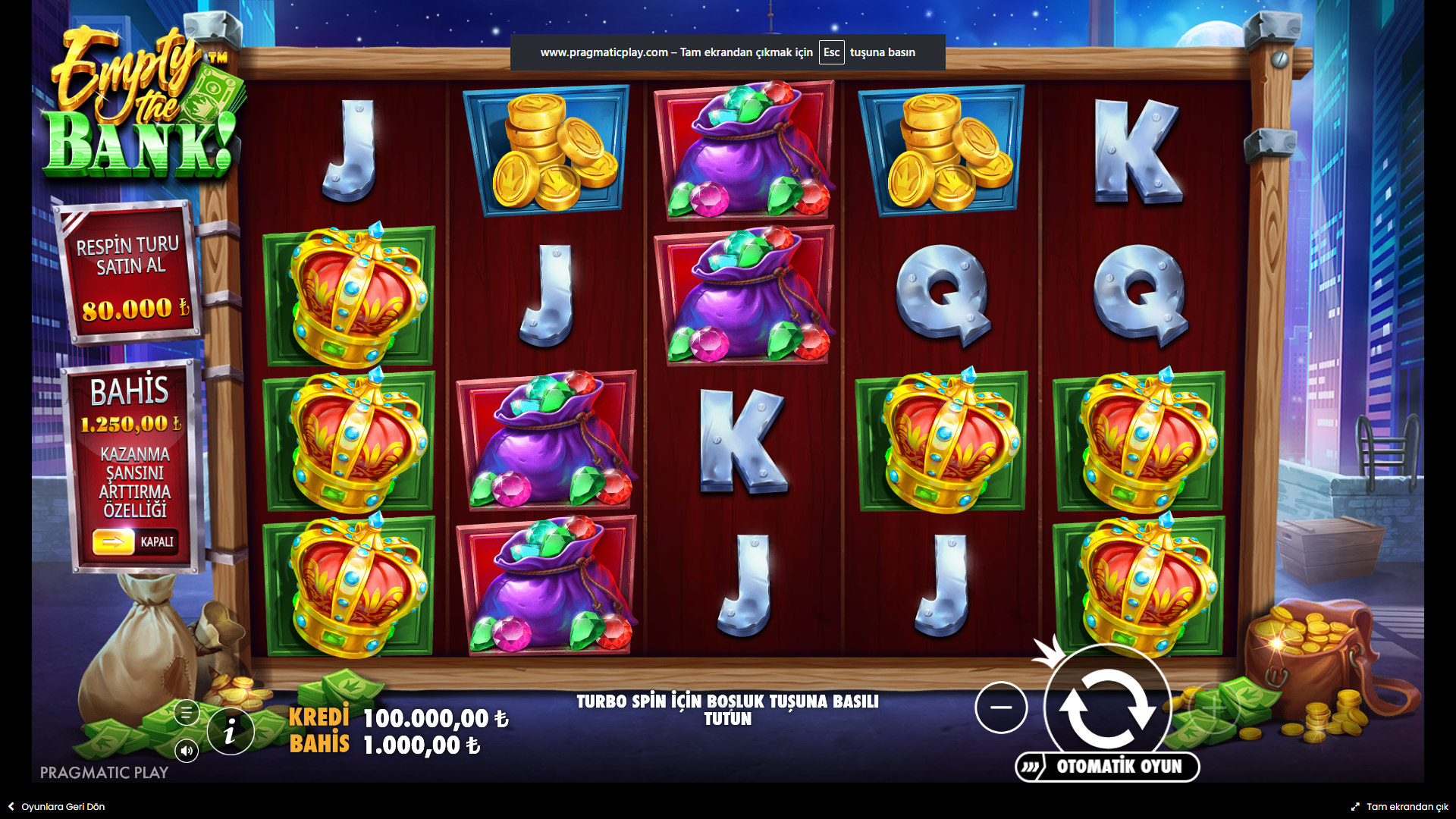
Task: Show the game info paytable
Action: [x=230, y=732]
